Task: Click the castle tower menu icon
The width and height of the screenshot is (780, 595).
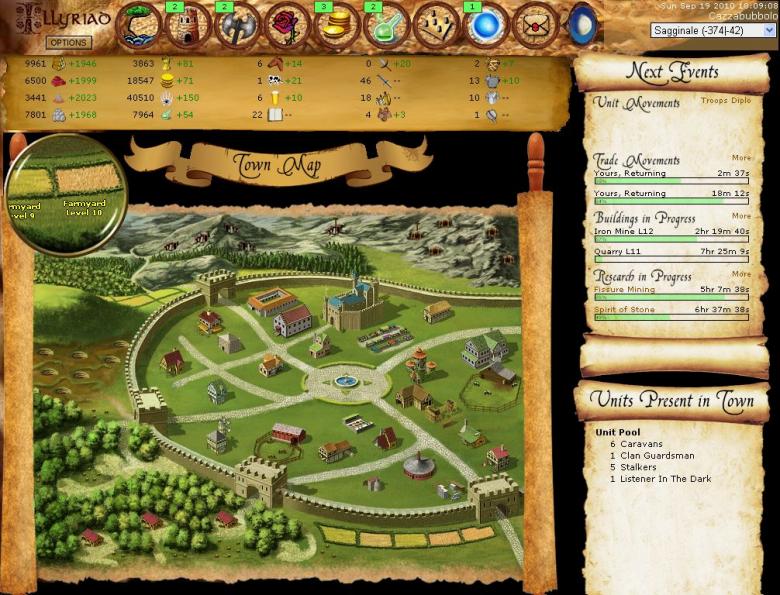Action: click(188, 27)
